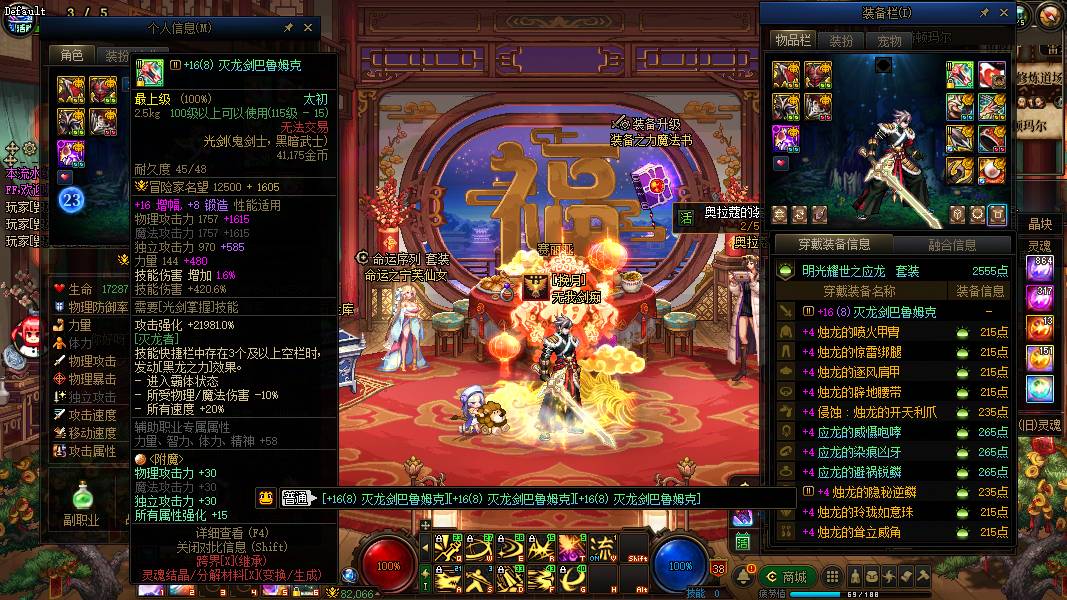Switch to 融合信息 fusion info tab
Viewport: 1067px width, 600px height.
952,244
